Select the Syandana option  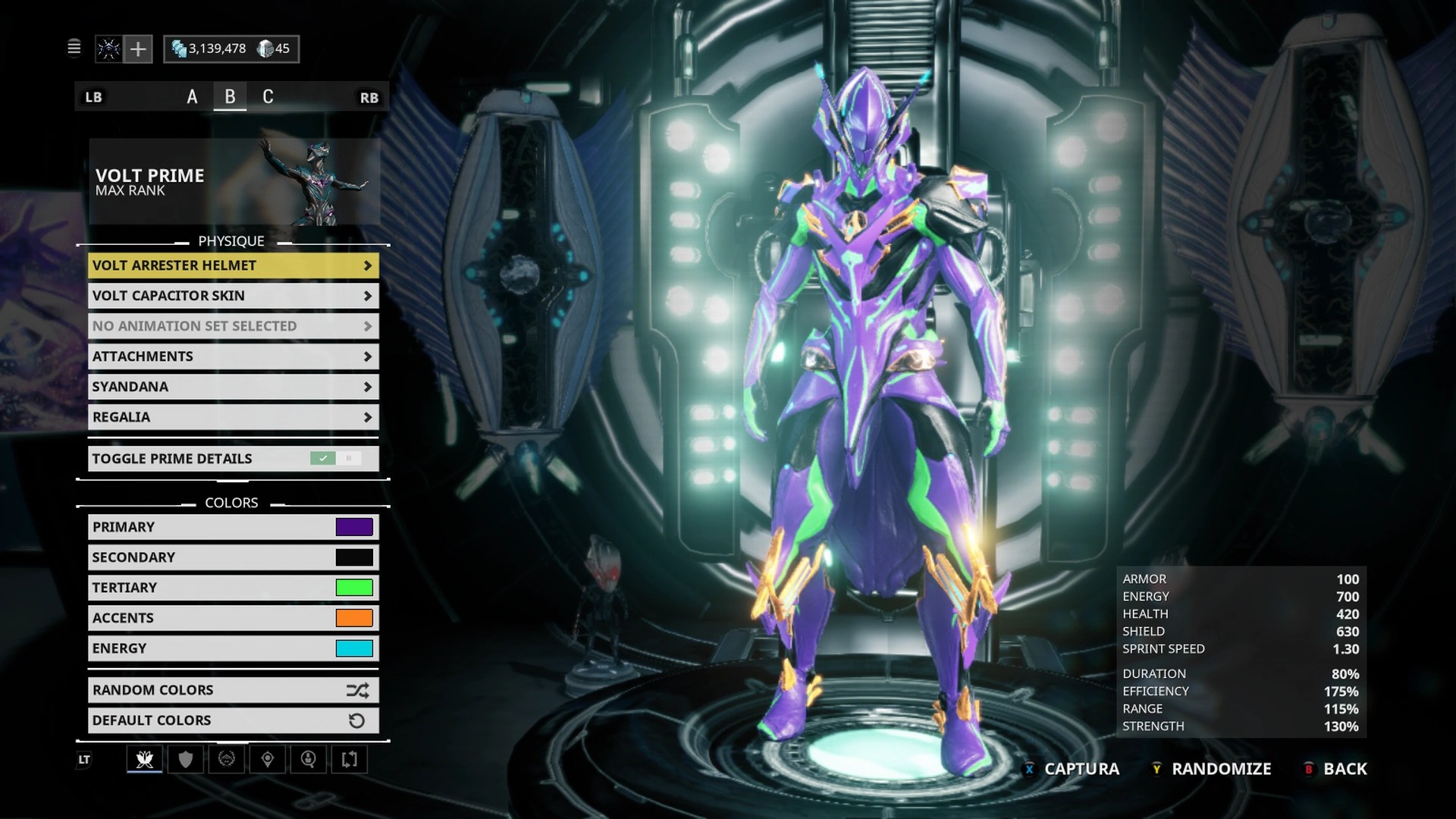tap(233, 387)
